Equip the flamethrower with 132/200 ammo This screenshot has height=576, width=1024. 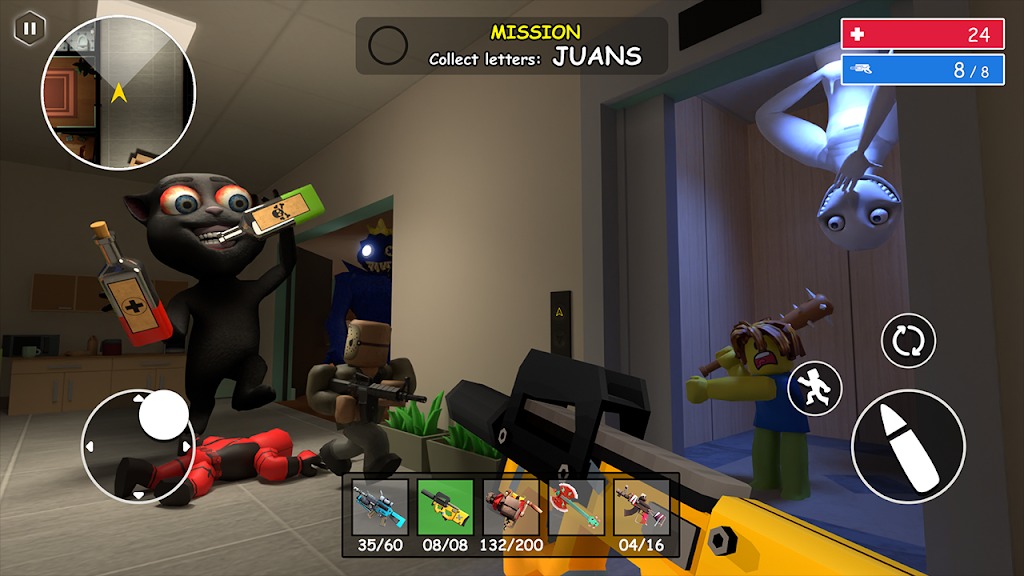(511, 507)
